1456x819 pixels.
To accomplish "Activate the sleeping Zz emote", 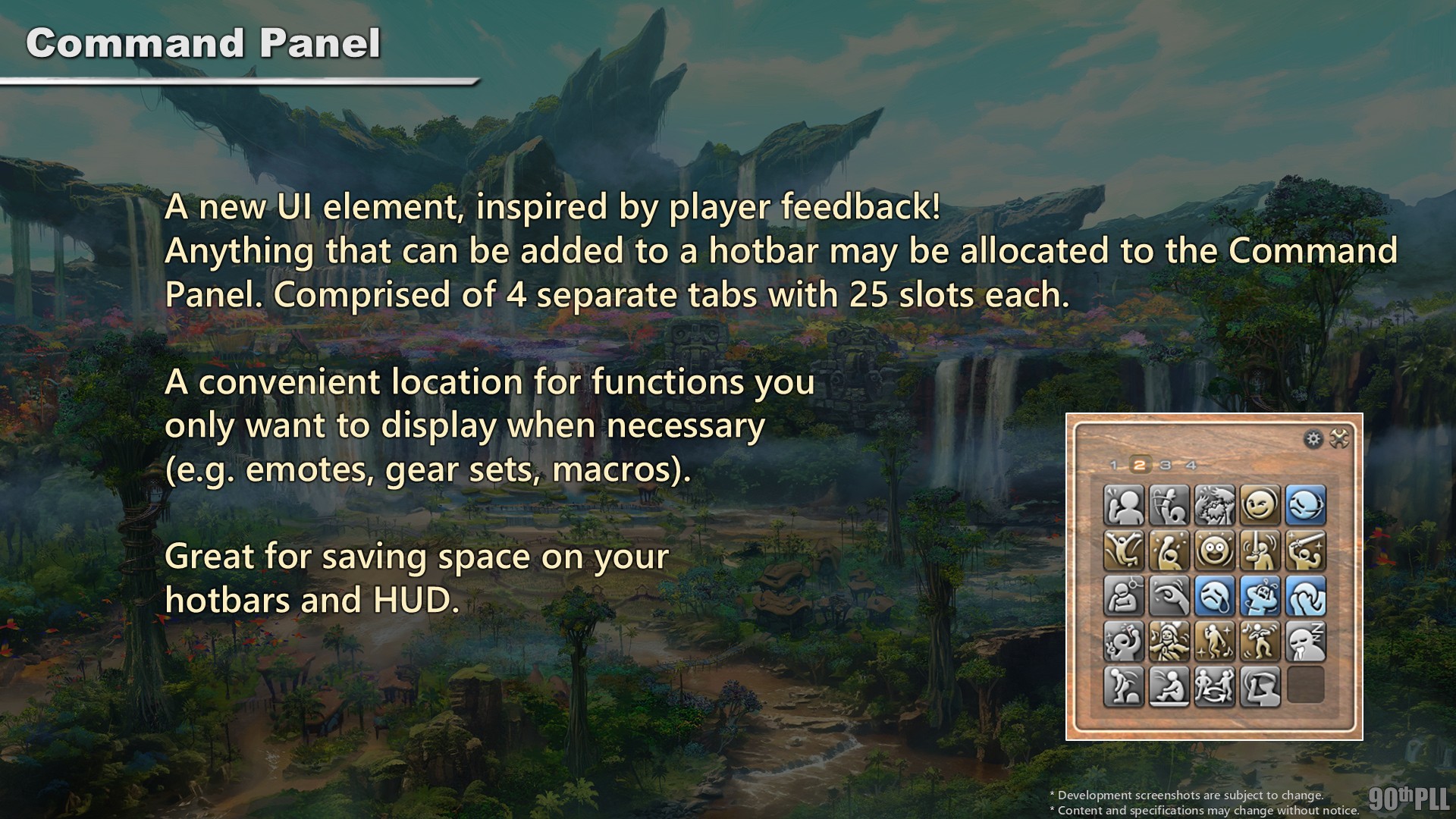I will pos(1305,642).
